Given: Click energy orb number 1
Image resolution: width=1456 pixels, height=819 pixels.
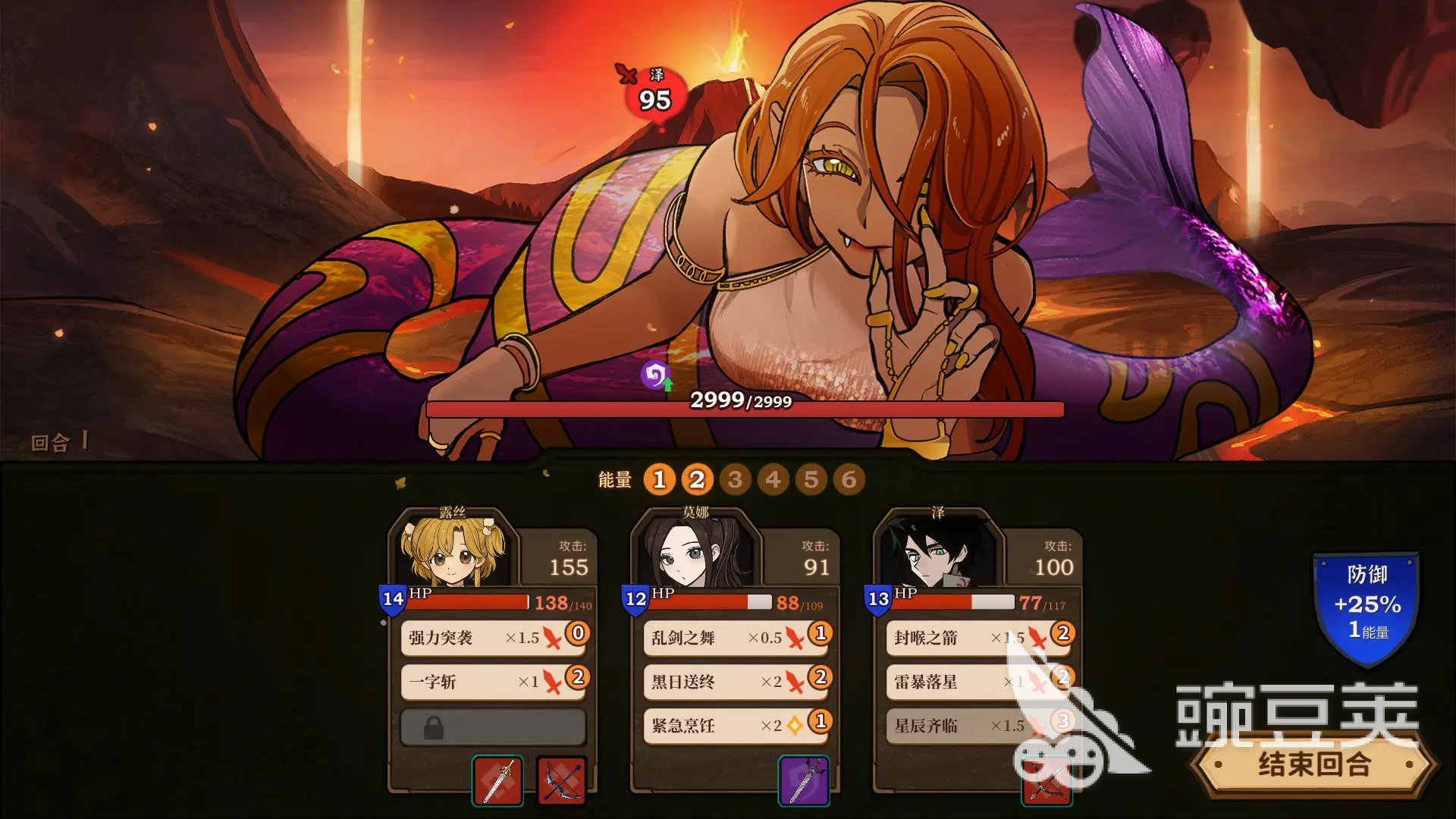Looking at the screenshot, I should 659,480.
